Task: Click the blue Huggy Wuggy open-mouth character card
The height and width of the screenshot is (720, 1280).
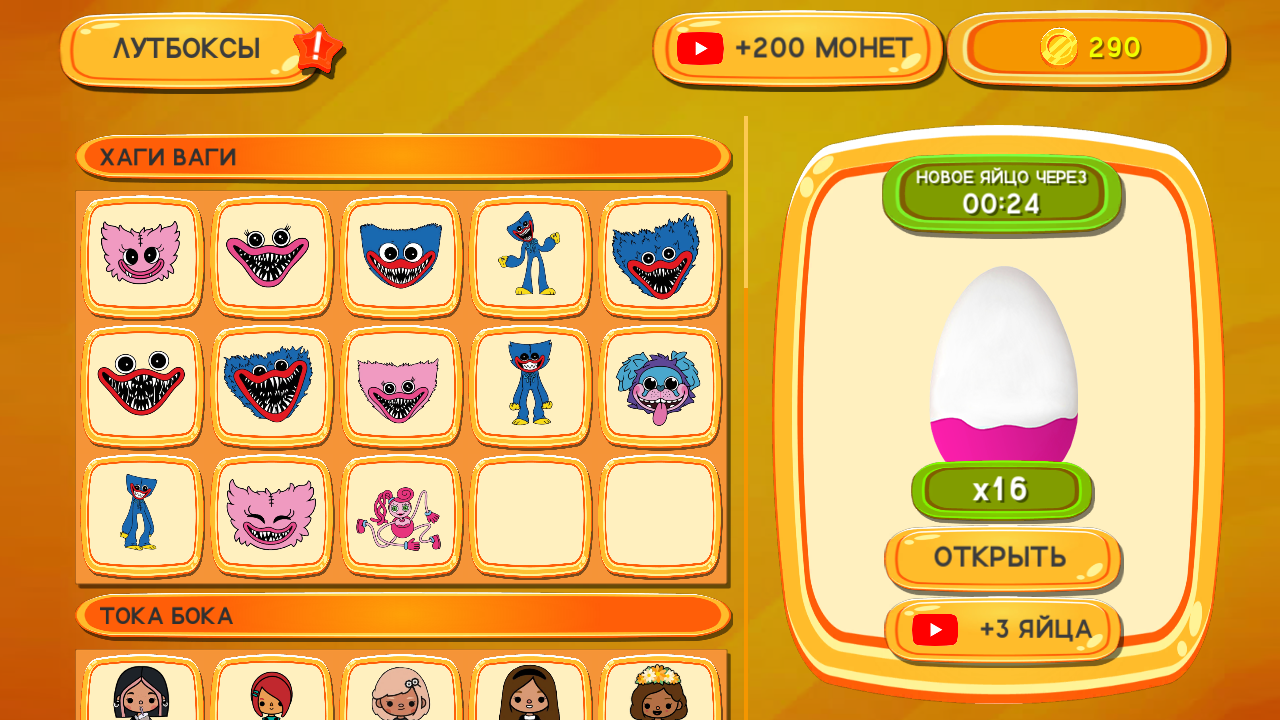Action: coord(401,257)
